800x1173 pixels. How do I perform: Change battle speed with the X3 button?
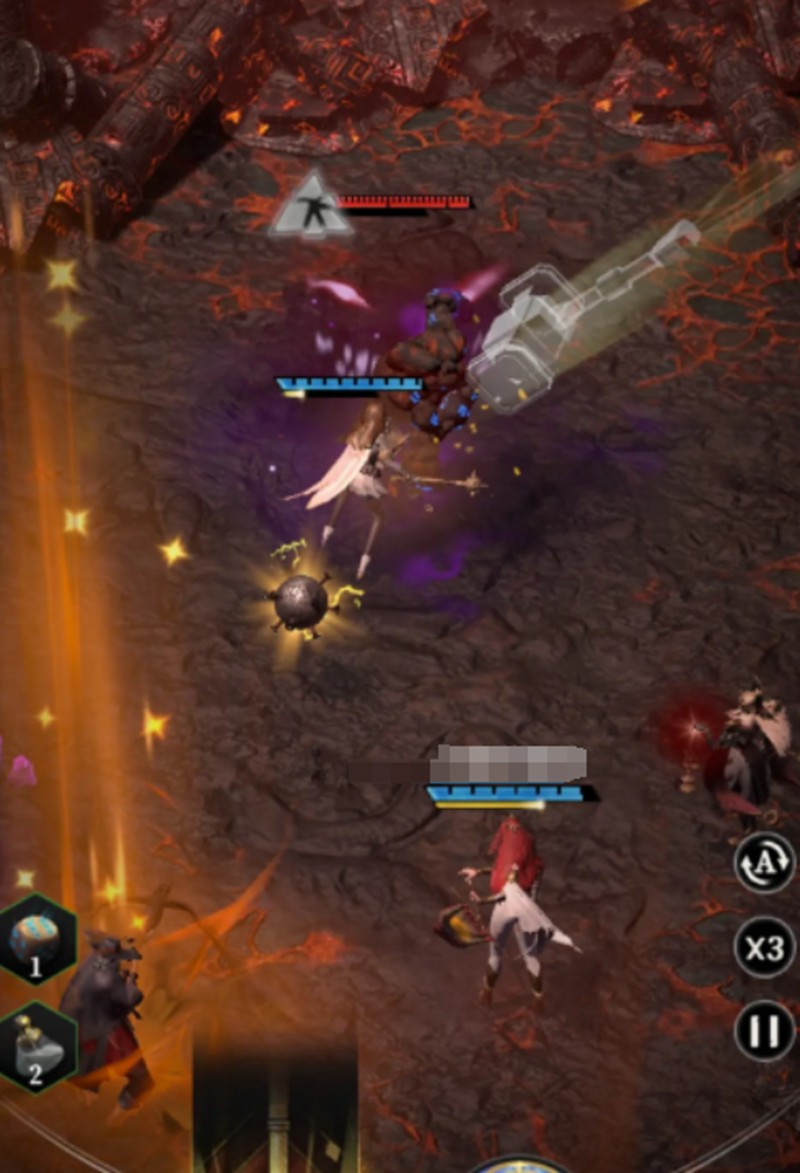click(765, 947)
